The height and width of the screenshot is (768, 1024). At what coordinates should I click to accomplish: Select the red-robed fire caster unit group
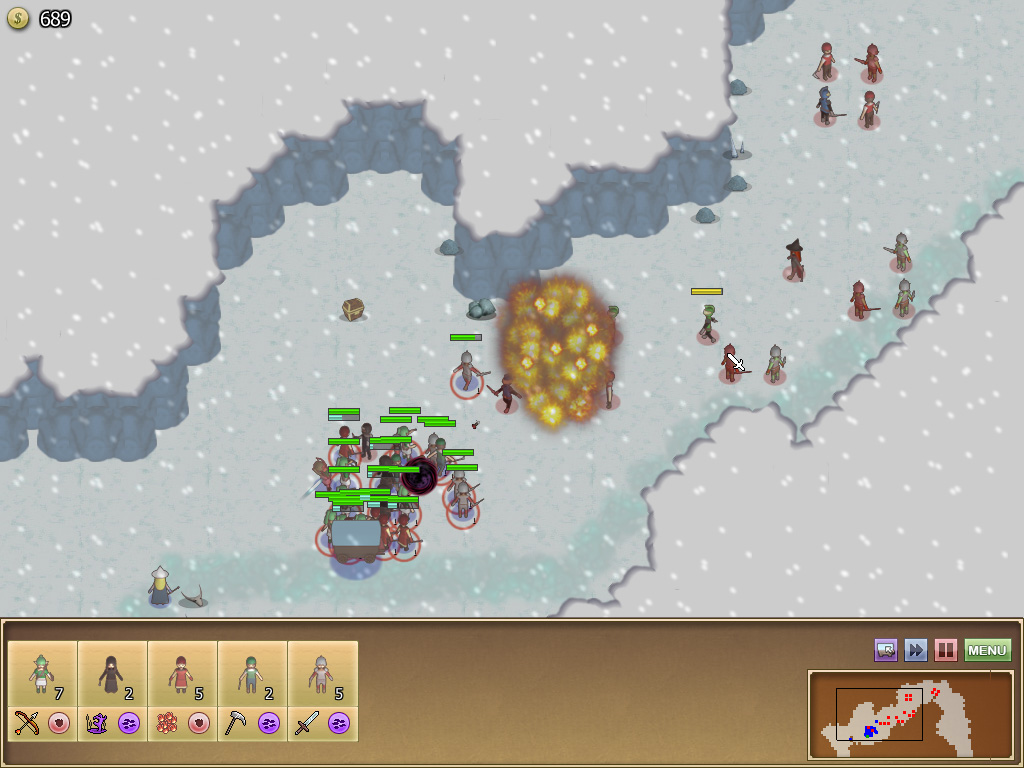[x=182, y=673]
